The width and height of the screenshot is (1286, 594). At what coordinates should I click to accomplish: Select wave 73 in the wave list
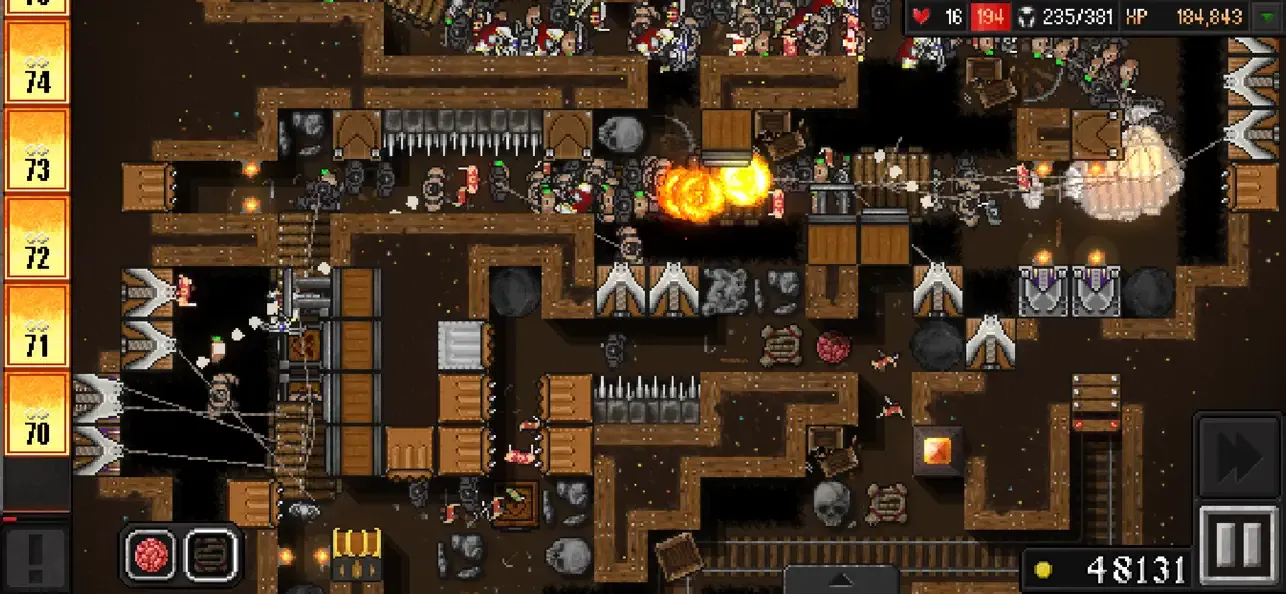tap(37, 149)
